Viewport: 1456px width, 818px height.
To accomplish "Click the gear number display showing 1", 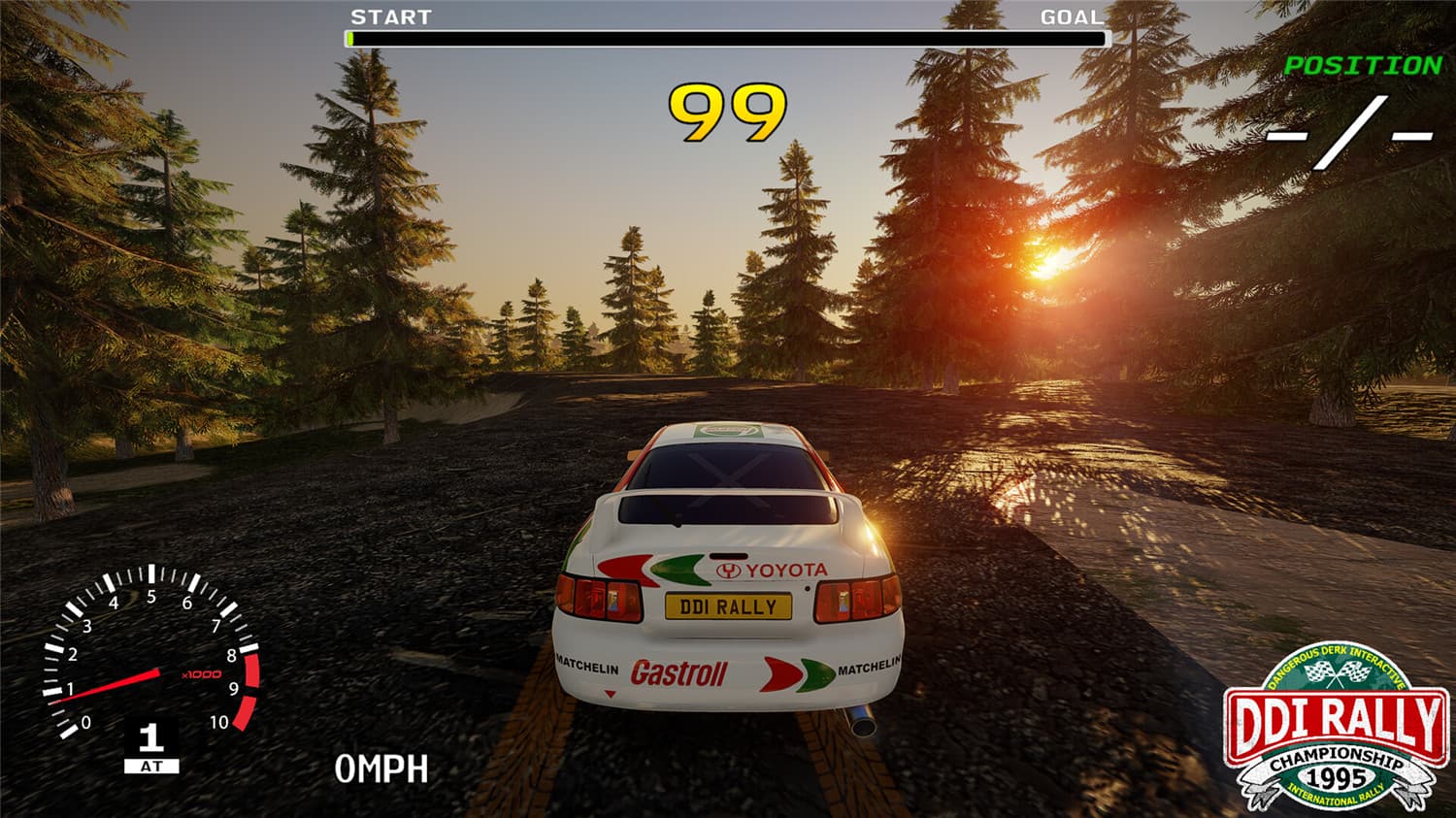I will (x=150, y=737).
